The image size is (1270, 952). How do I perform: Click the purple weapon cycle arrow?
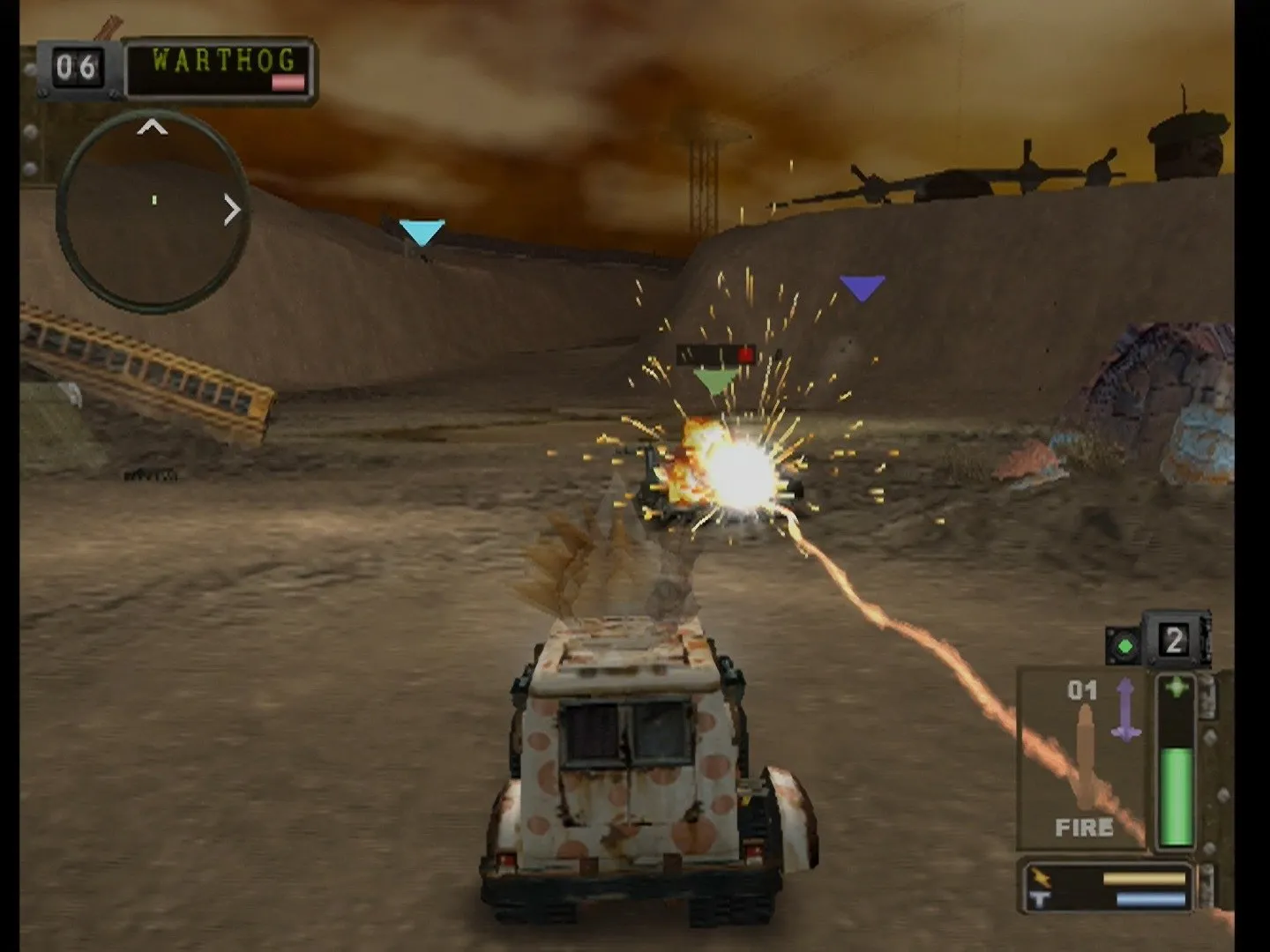click(x=1126, y=708)
